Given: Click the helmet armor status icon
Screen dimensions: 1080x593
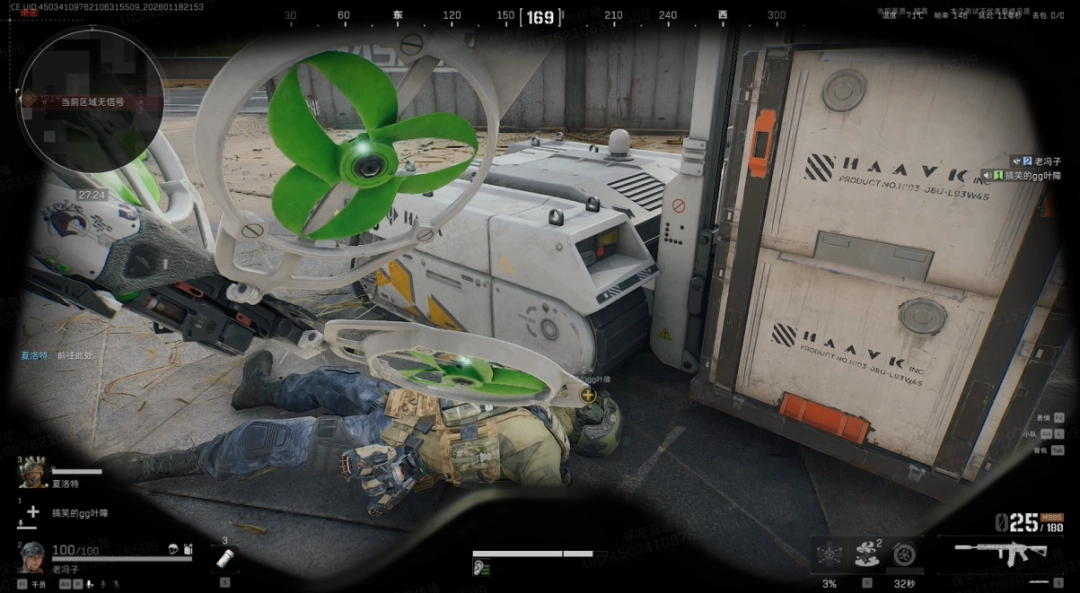Looking at the screenshot, I should click(172, 549).
